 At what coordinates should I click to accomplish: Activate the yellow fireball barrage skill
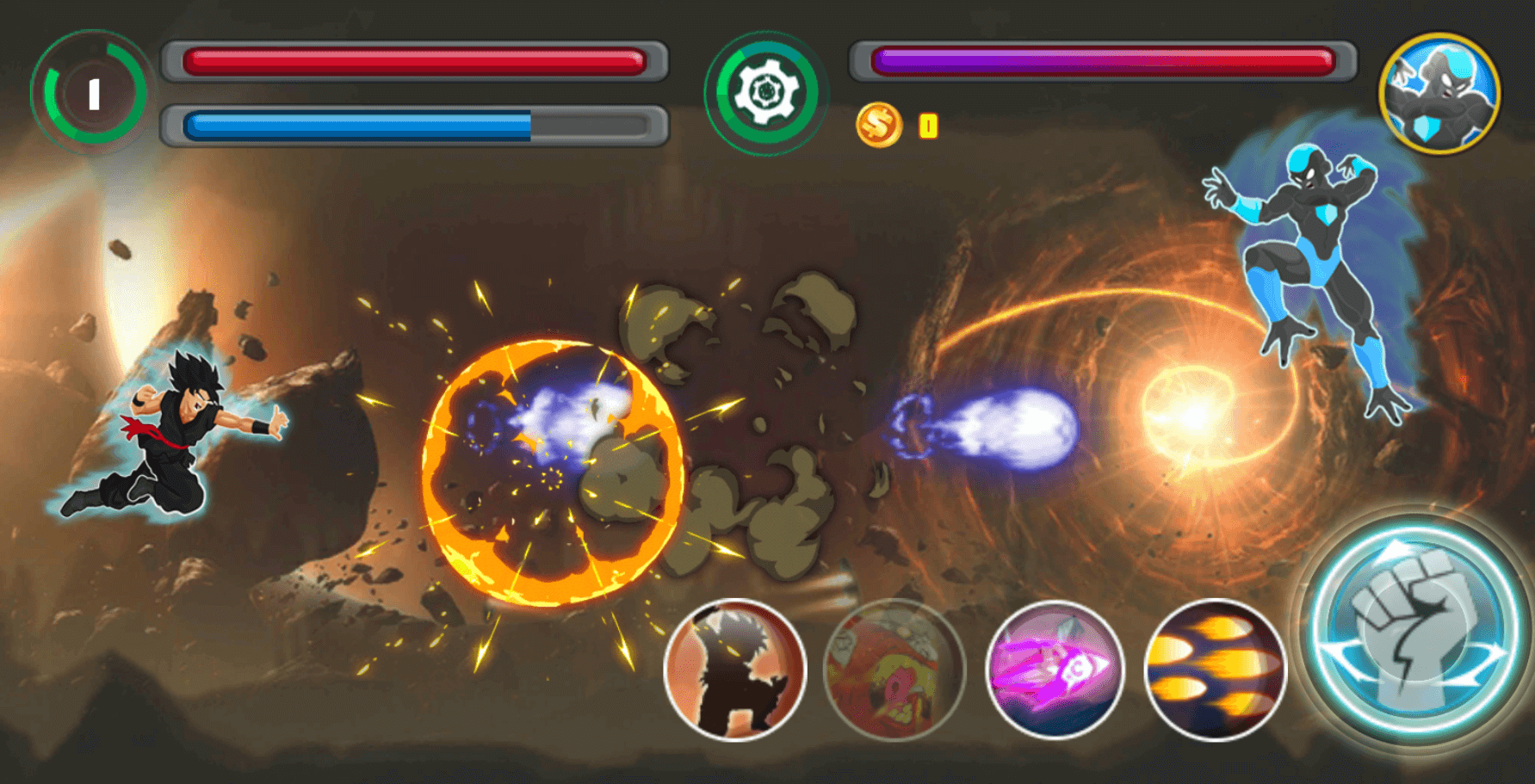tap(1215, 670)
